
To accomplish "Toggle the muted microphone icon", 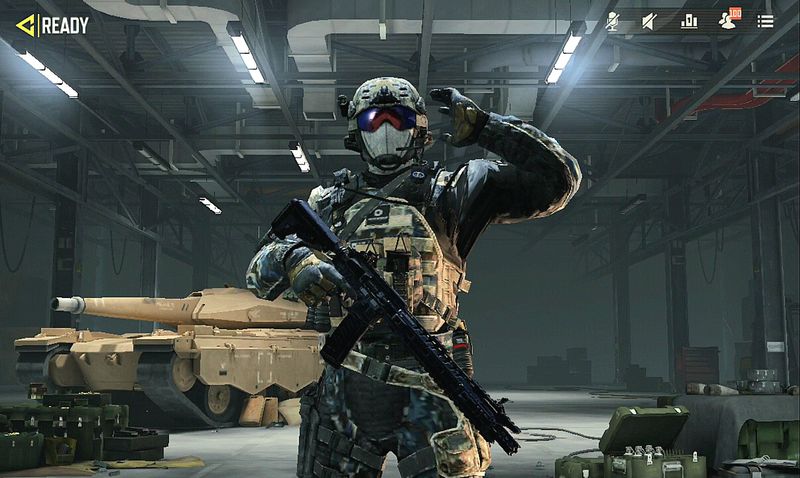I will click(x=612, y=21).
